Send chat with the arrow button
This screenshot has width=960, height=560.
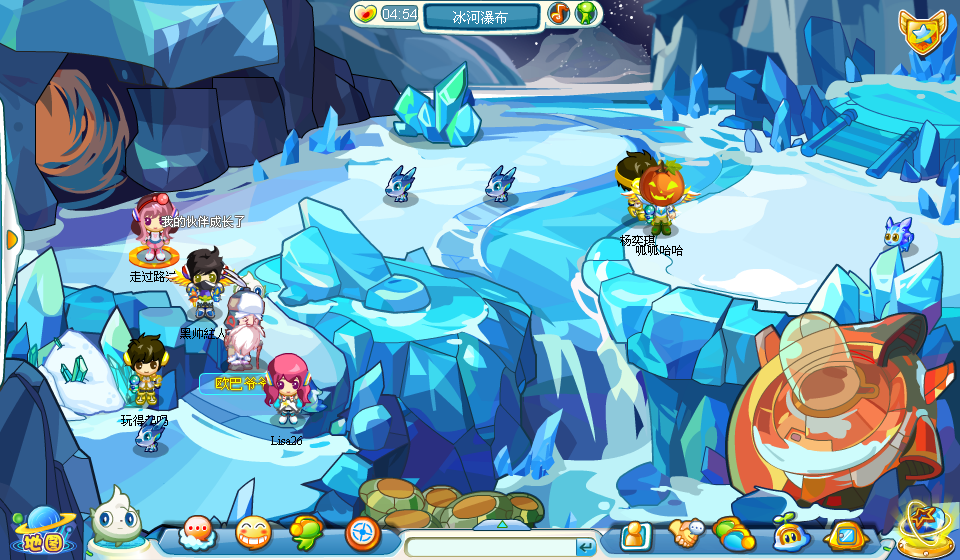(586, 547)
